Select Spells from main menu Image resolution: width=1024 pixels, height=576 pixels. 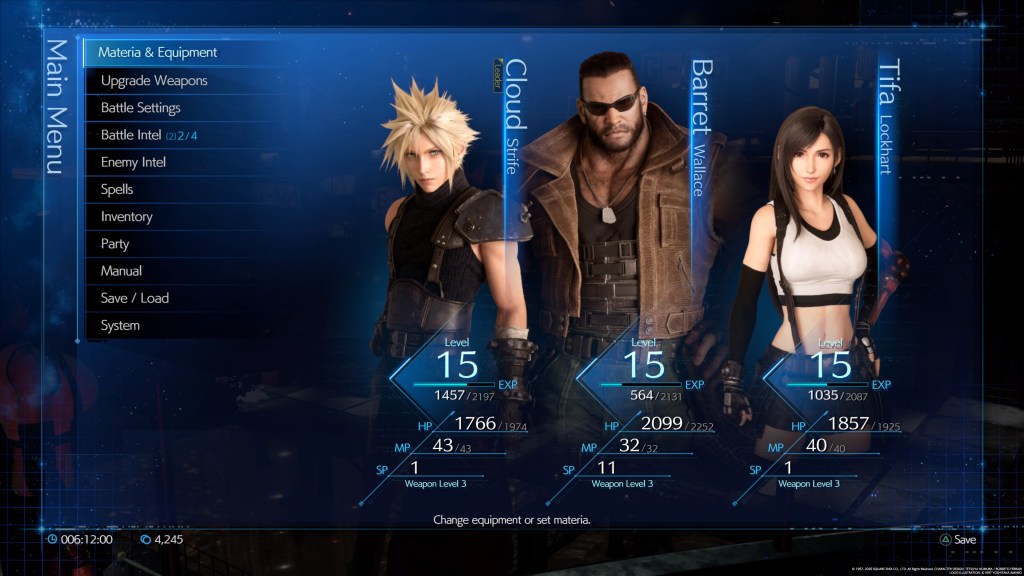pyautogui.click(x=117, y=189)
